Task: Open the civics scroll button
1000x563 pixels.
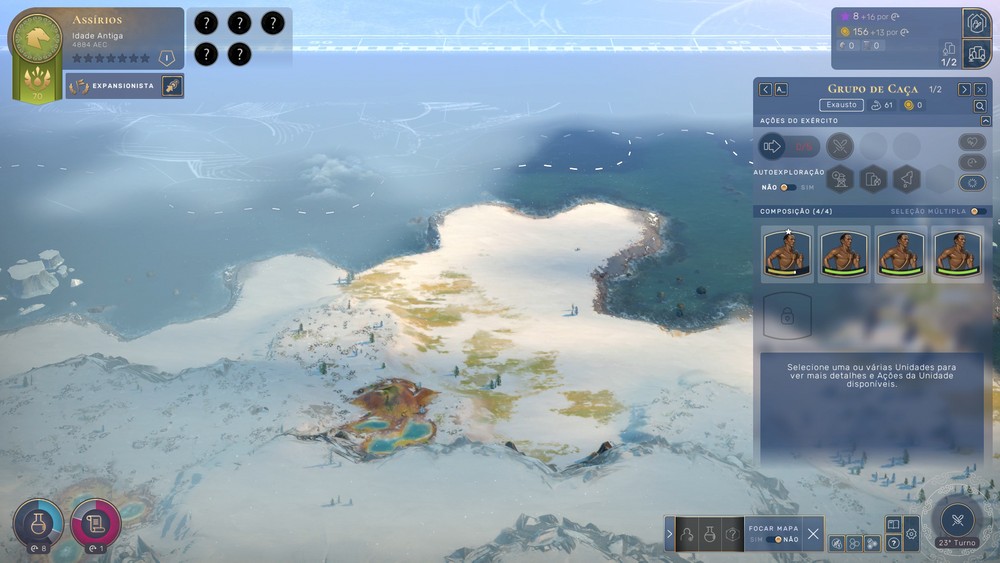Action: [96, 523]
